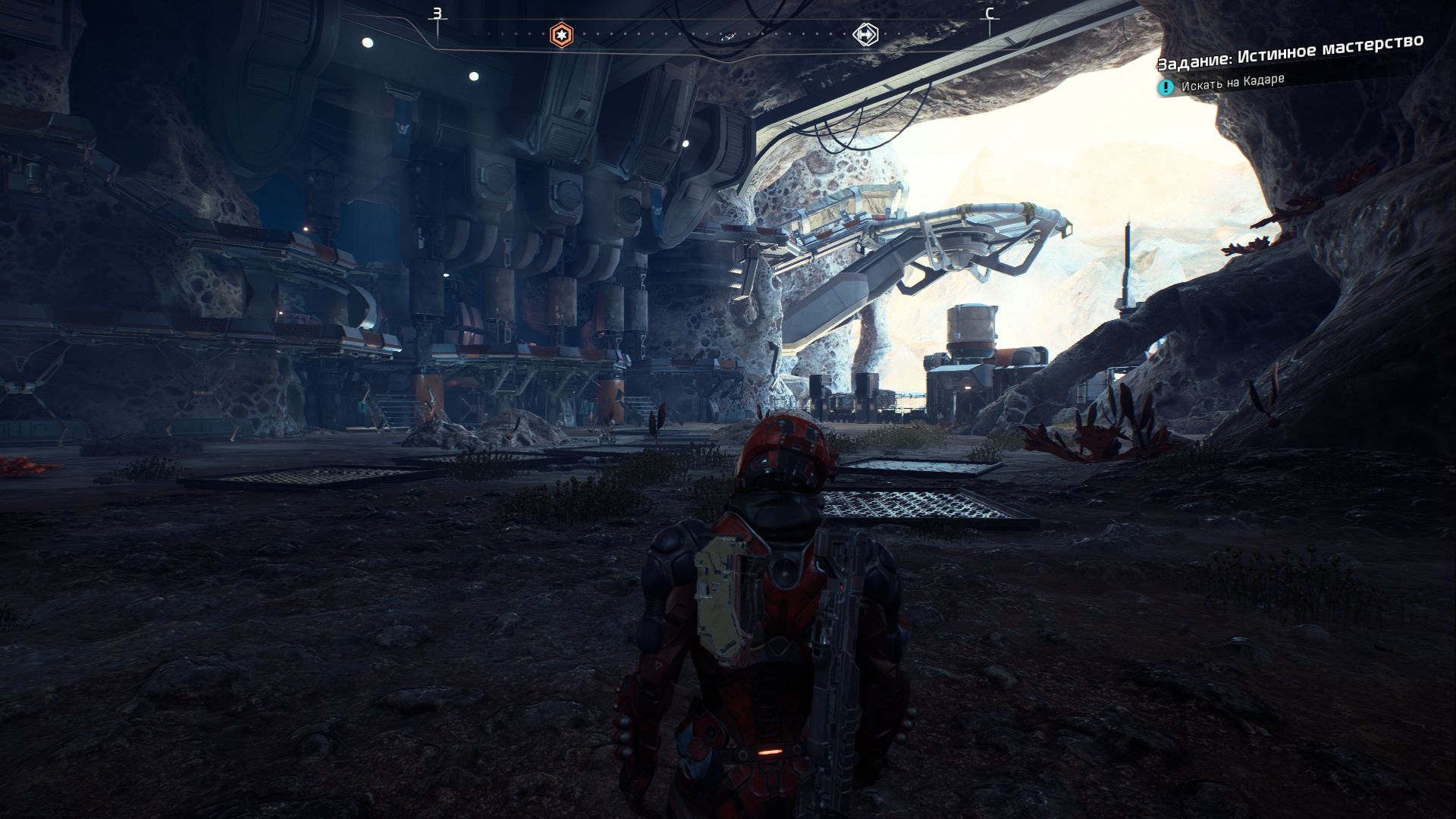Click the compass west marker "З"
1456x819 pixels.
437,14
